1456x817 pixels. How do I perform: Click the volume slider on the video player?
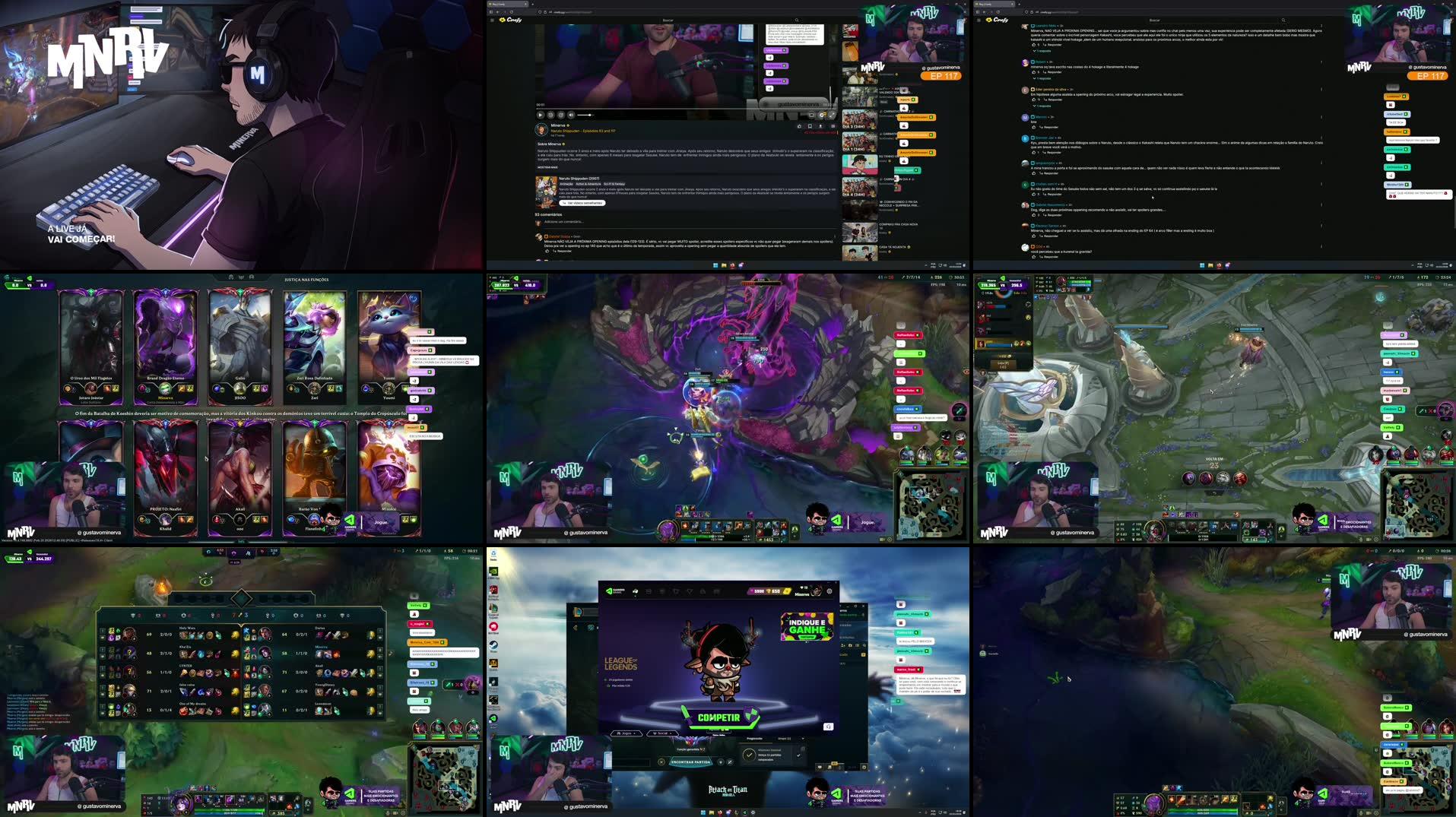click(x=585, y=116)
